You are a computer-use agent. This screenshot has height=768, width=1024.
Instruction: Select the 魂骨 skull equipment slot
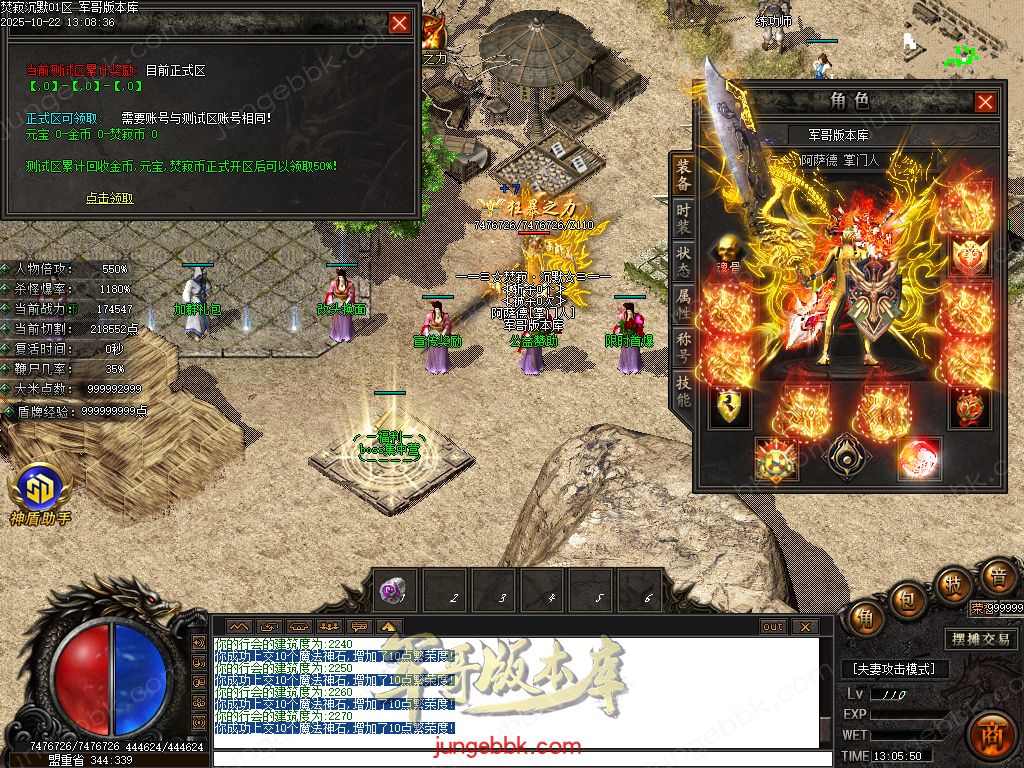(x=727, y=250)
